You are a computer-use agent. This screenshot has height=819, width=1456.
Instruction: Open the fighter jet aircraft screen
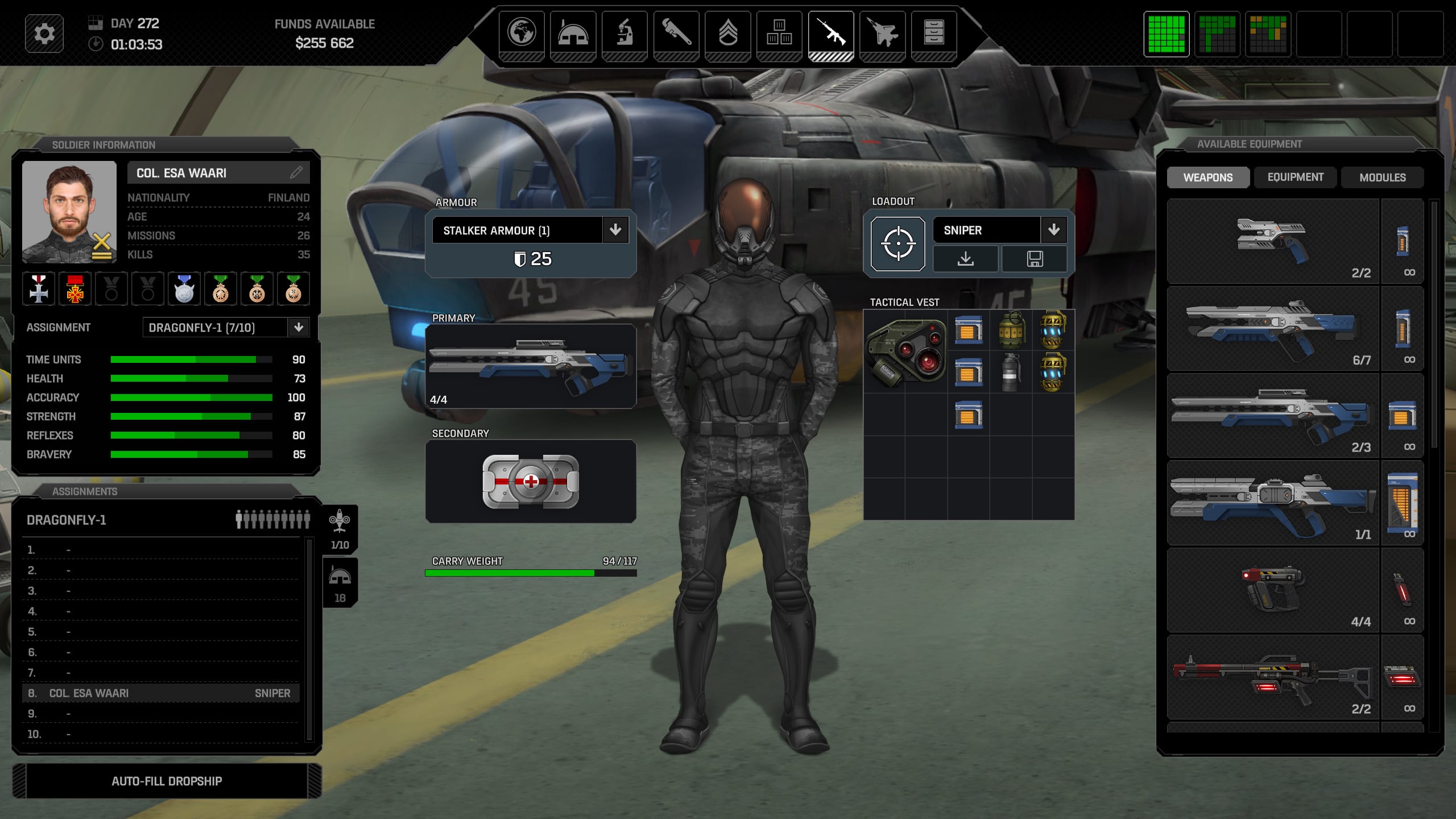point(882,33)
